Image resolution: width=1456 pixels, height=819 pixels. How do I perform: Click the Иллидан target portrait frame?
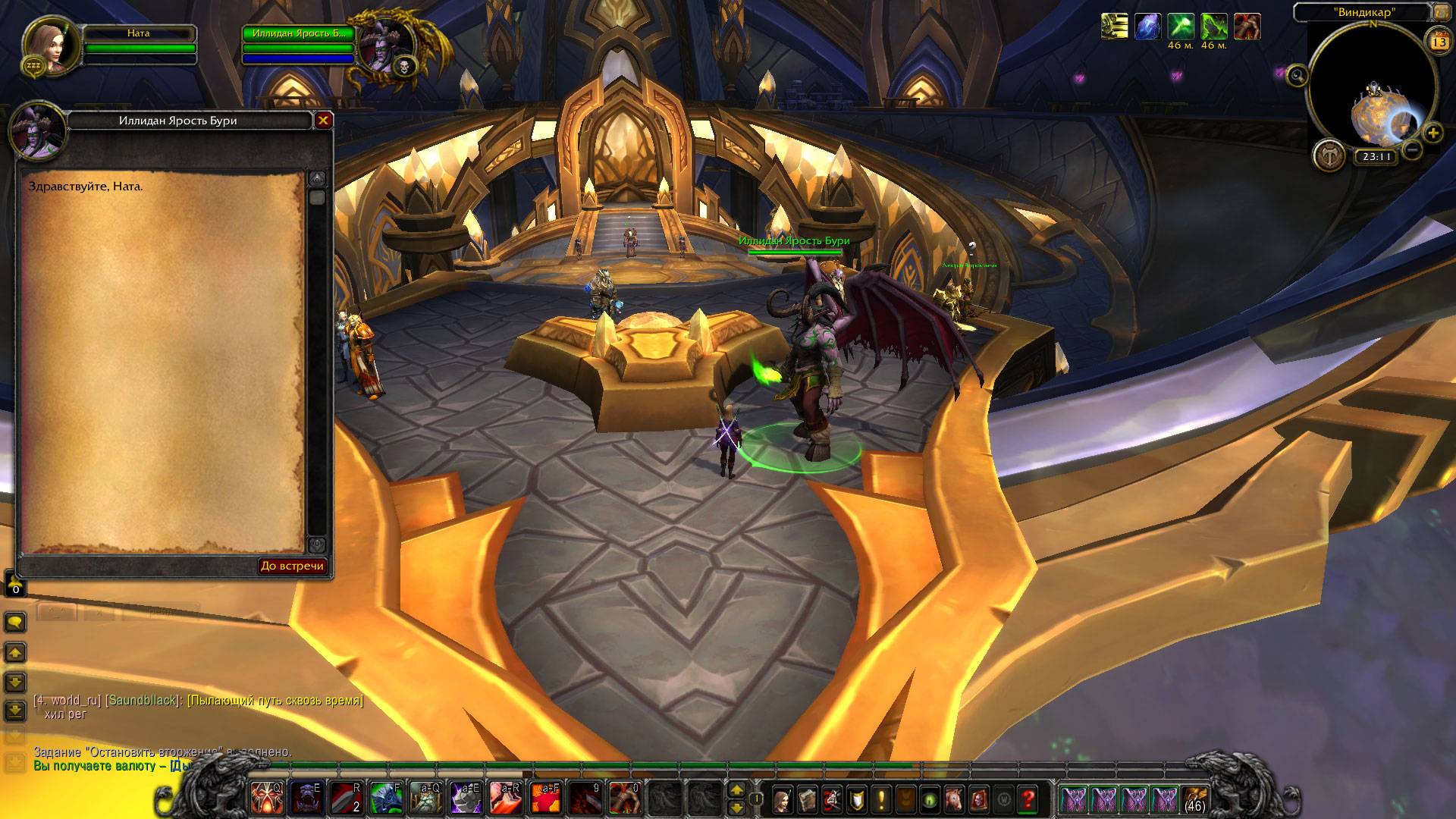(387, 47)
